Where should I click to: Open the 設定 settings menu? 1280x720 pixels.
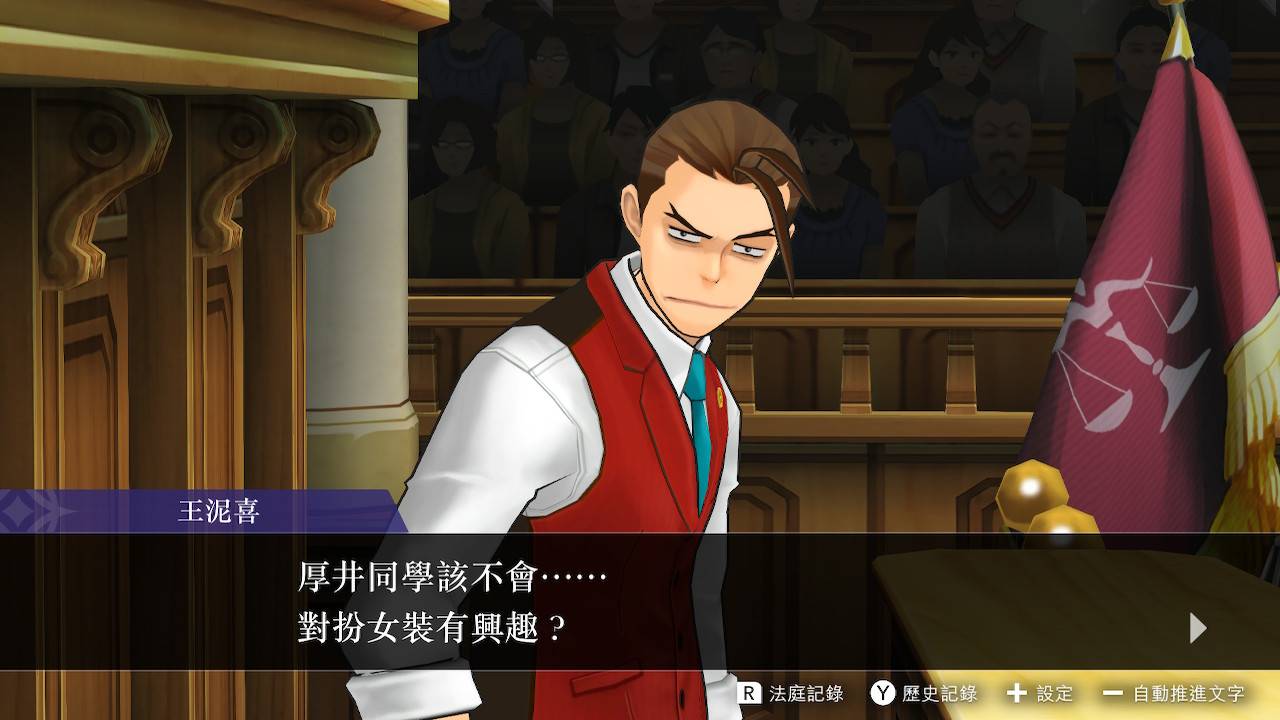(1040, 693)
